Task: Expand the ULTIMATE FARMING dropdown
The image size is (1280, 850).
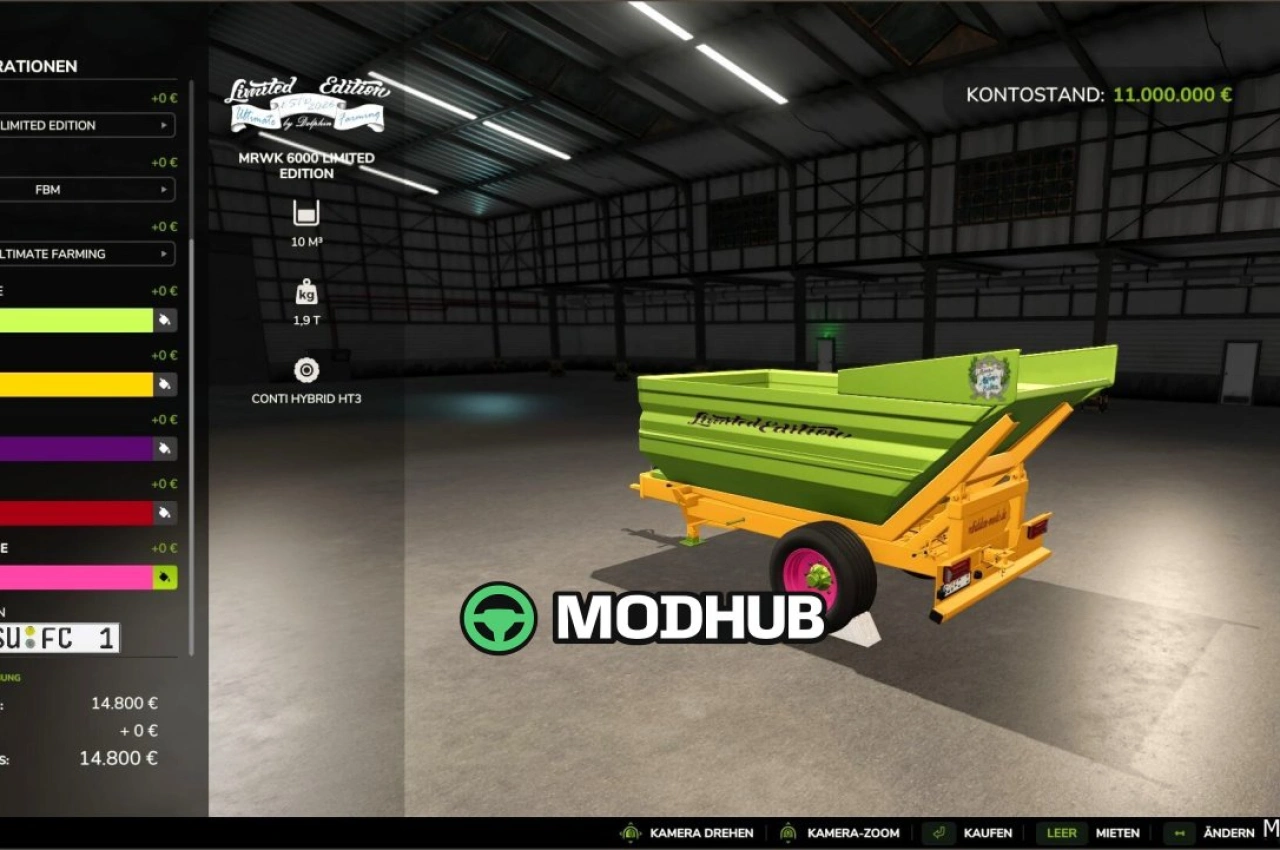Action: click(x=88, y=254)
